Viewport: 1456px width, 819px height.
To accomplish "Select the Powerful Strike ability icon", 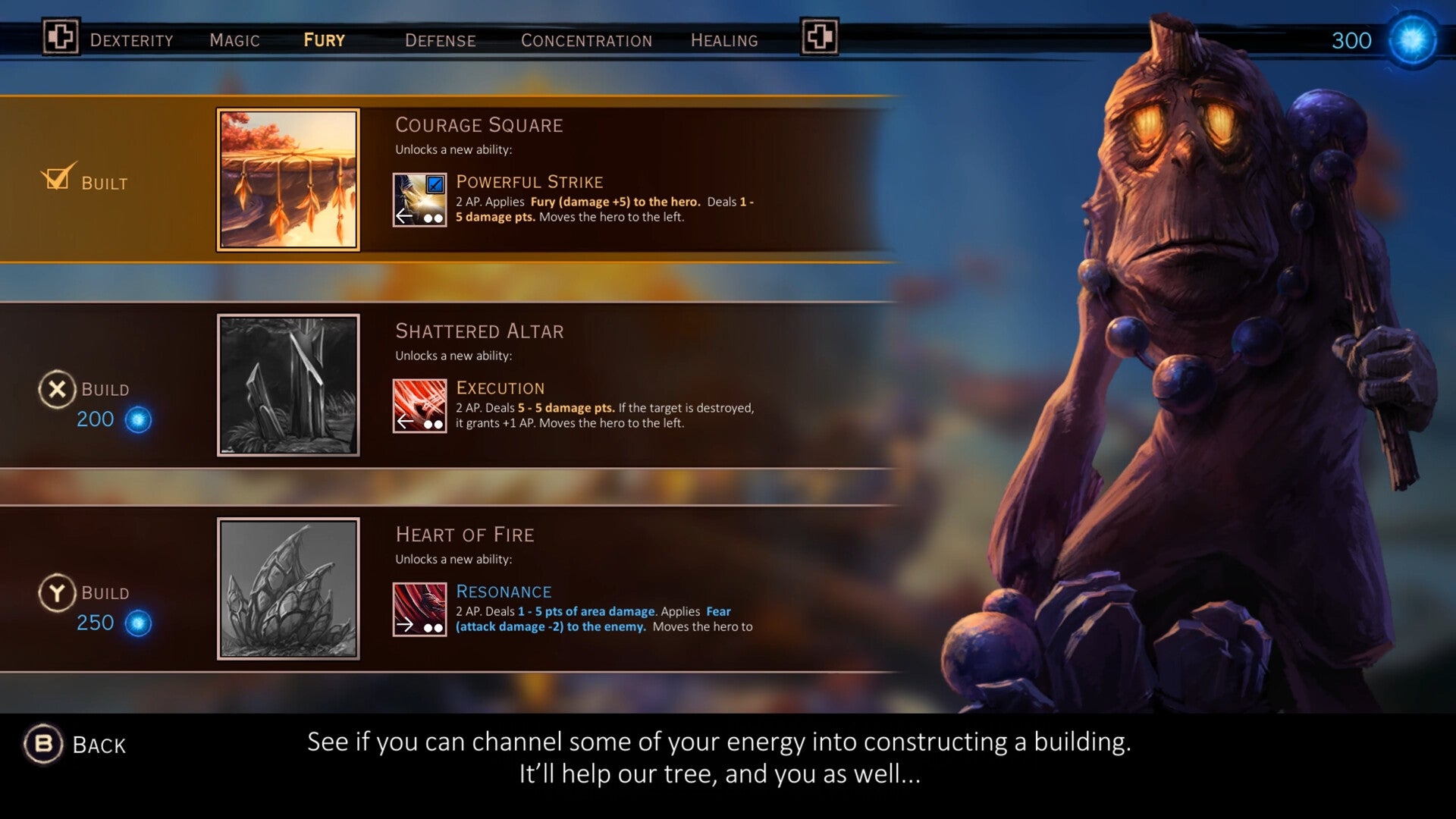I will click(x=419, y=199).
